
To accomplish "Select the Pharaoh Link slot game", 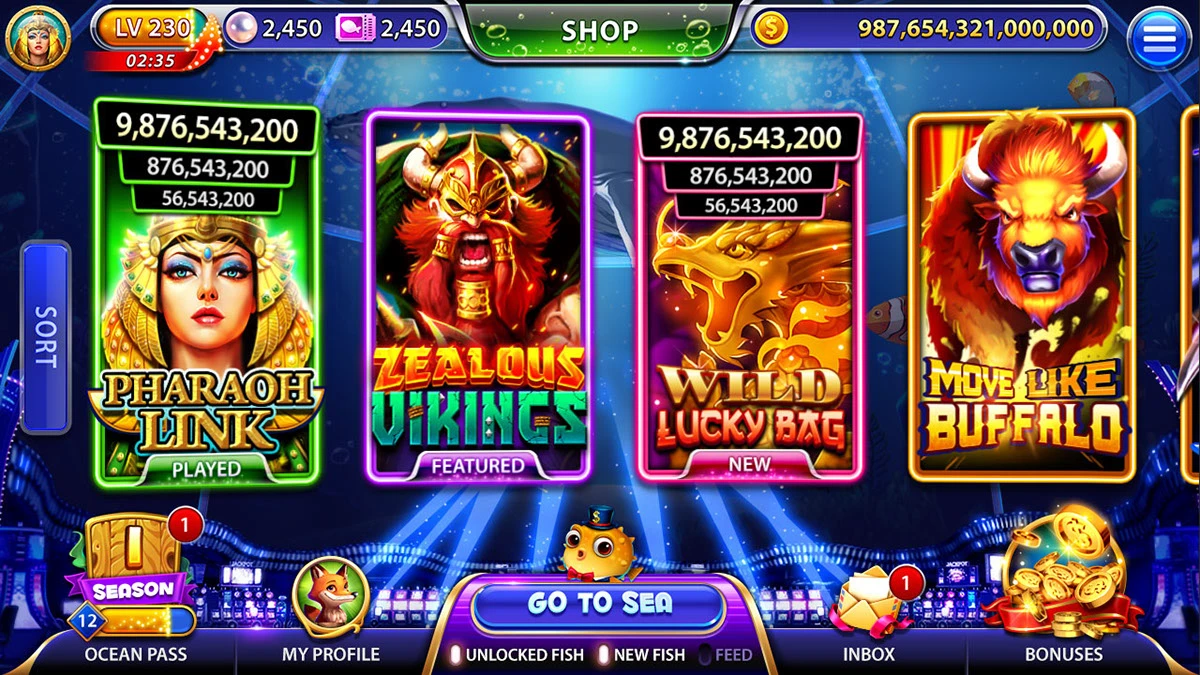I will coord(206,300).
